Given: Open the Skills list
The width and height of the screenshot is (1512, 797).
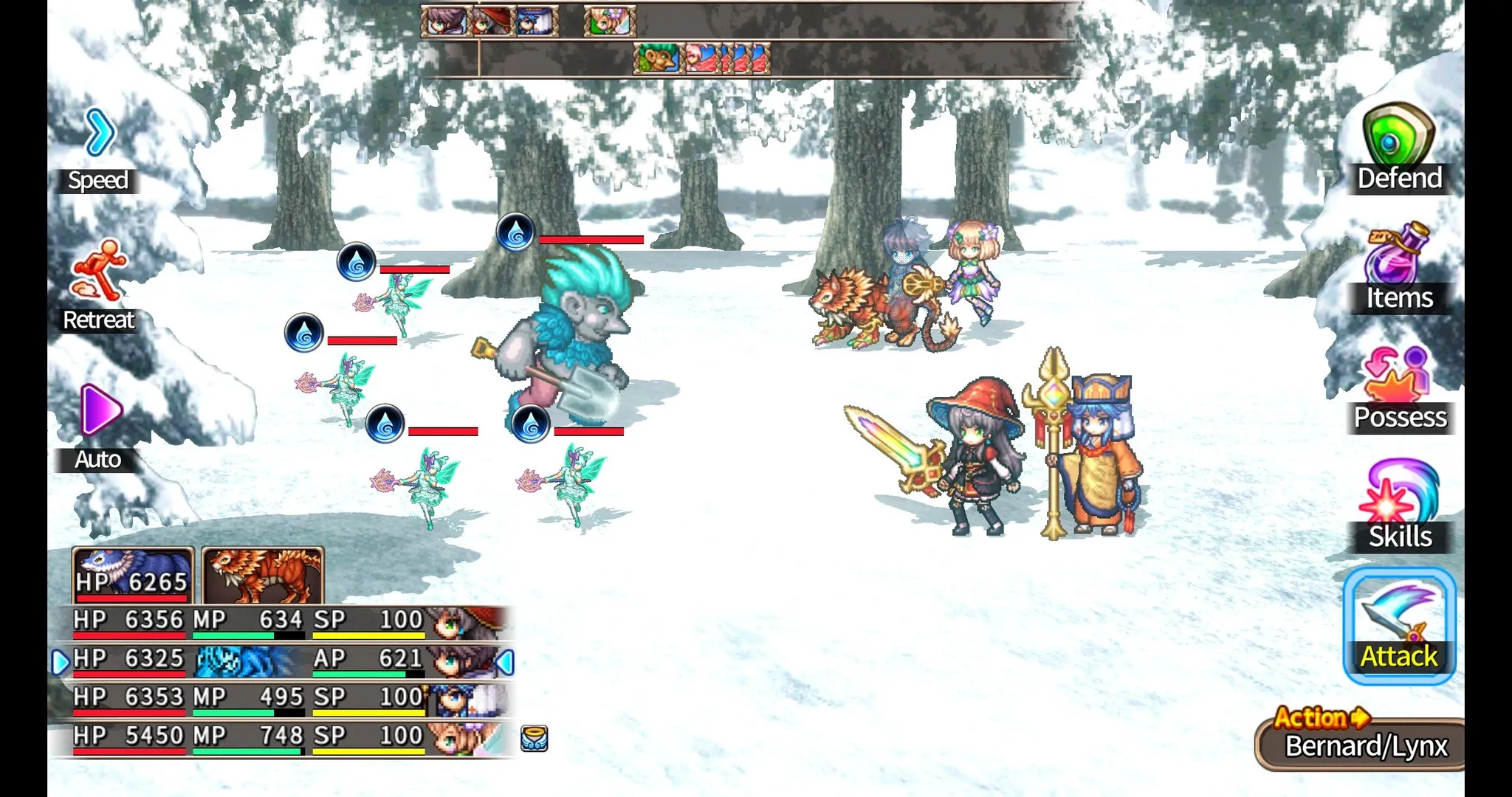Looking at the screenshot, I should tap(1398, 507).
